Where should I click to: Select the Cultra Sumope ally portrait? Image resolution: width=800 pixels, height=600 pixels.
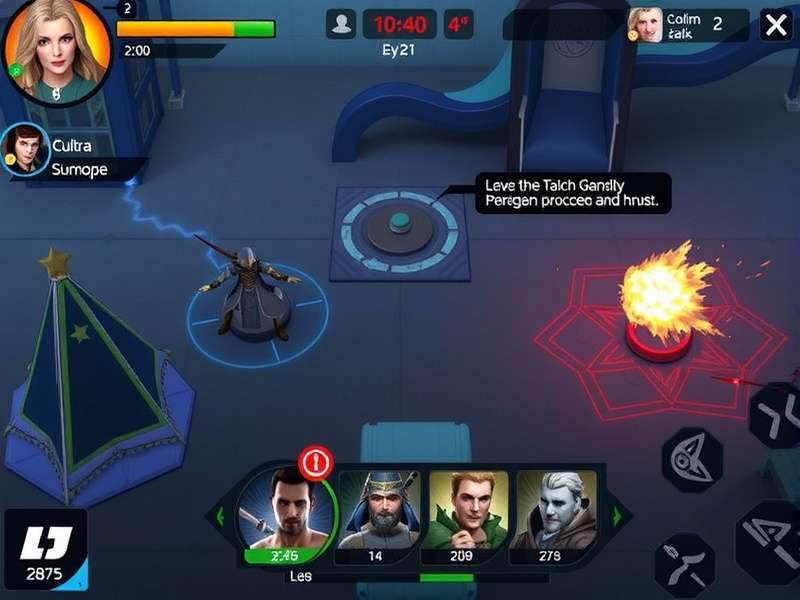(25, 150)
